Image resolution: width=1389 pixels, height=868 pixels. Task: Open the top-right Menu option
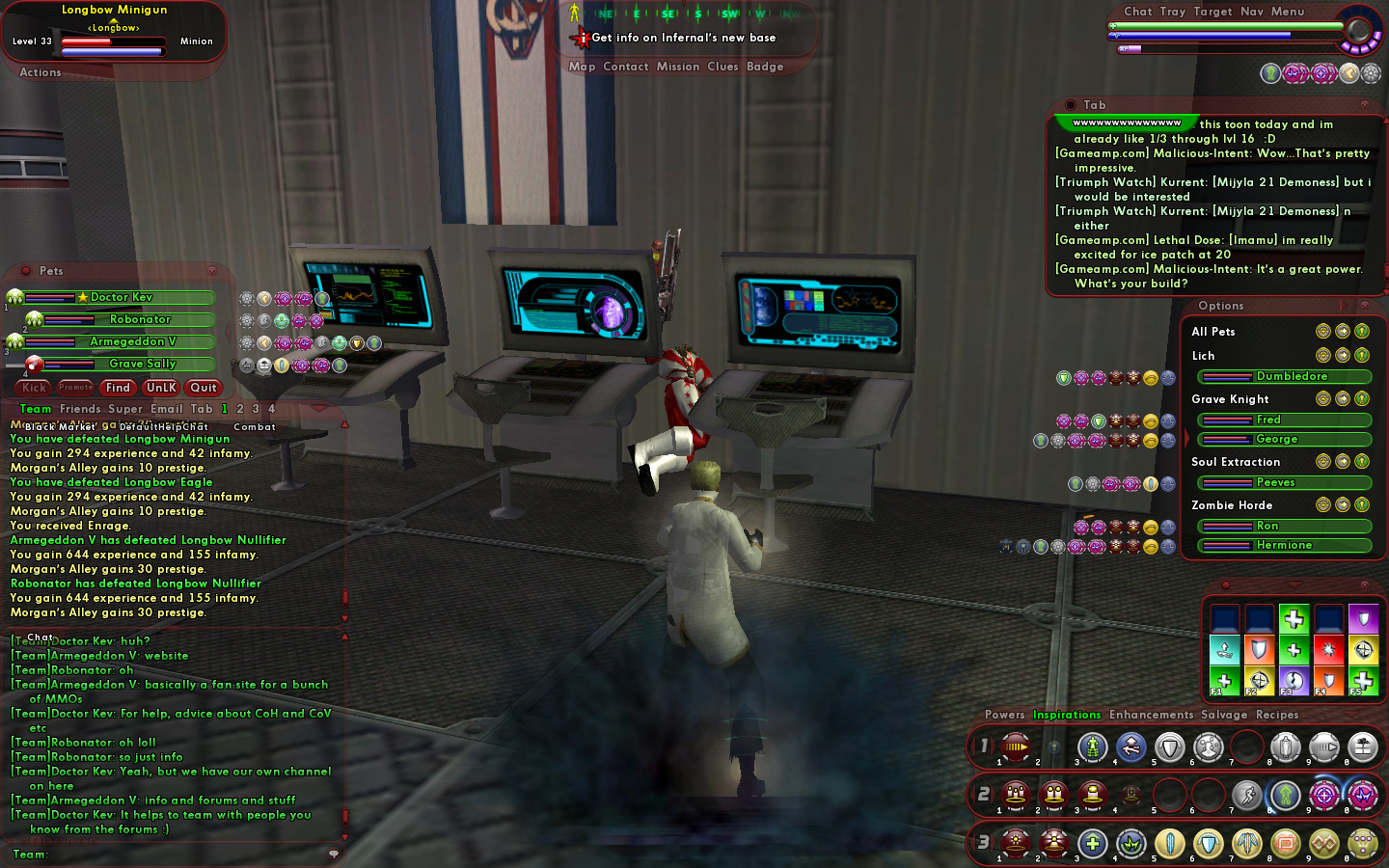point(1287,12)
